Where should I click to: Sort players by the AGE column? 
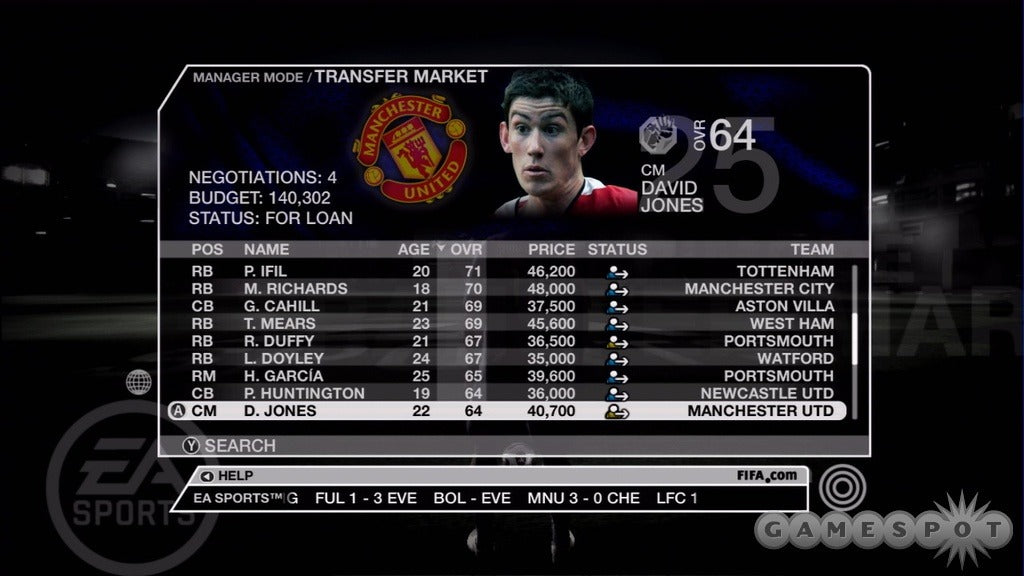coord(413,249)
